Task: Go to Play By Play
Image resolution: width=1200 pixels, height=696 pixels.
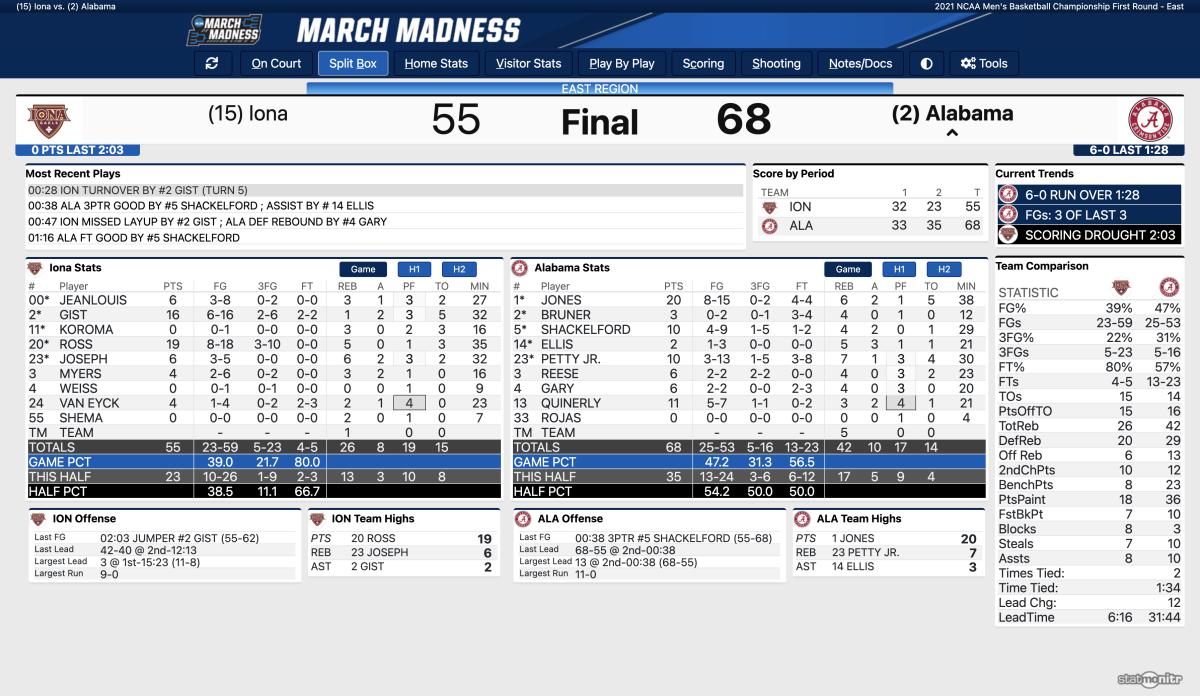Action: click(622, 63)
